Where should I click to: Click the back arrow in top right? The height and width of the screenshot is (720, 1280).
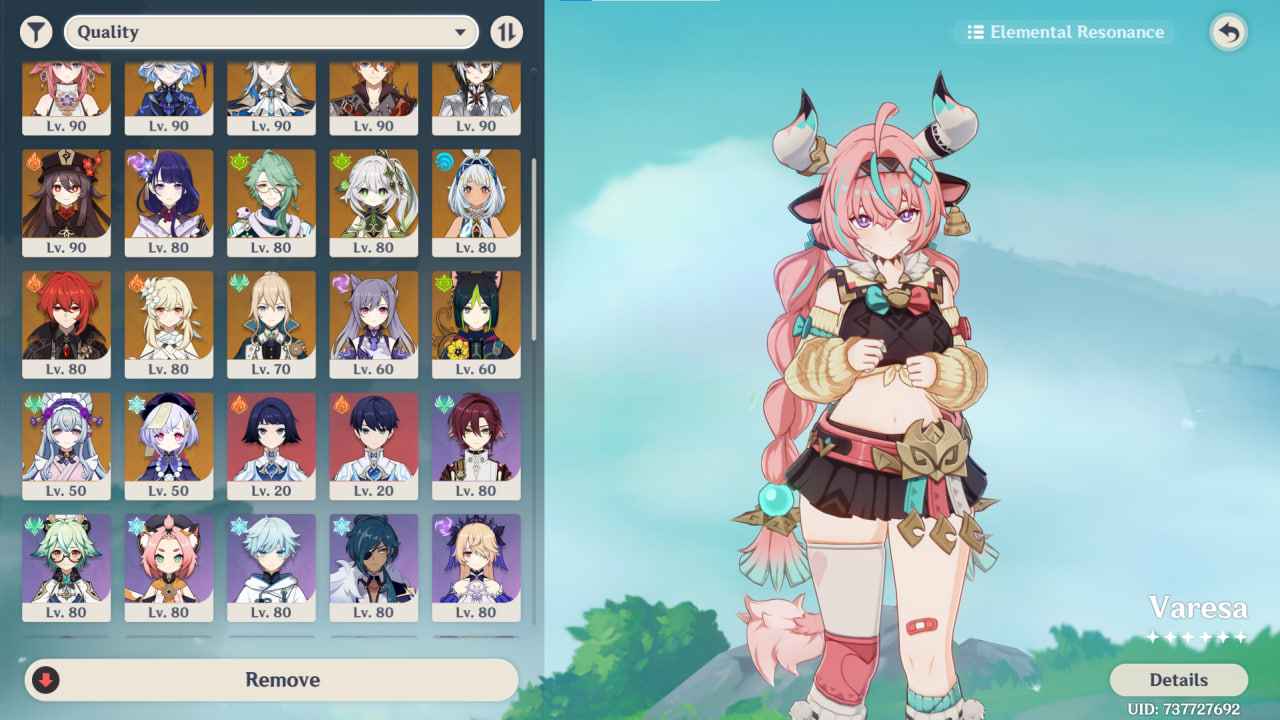pyautogui.click(x=1229, y=31)
